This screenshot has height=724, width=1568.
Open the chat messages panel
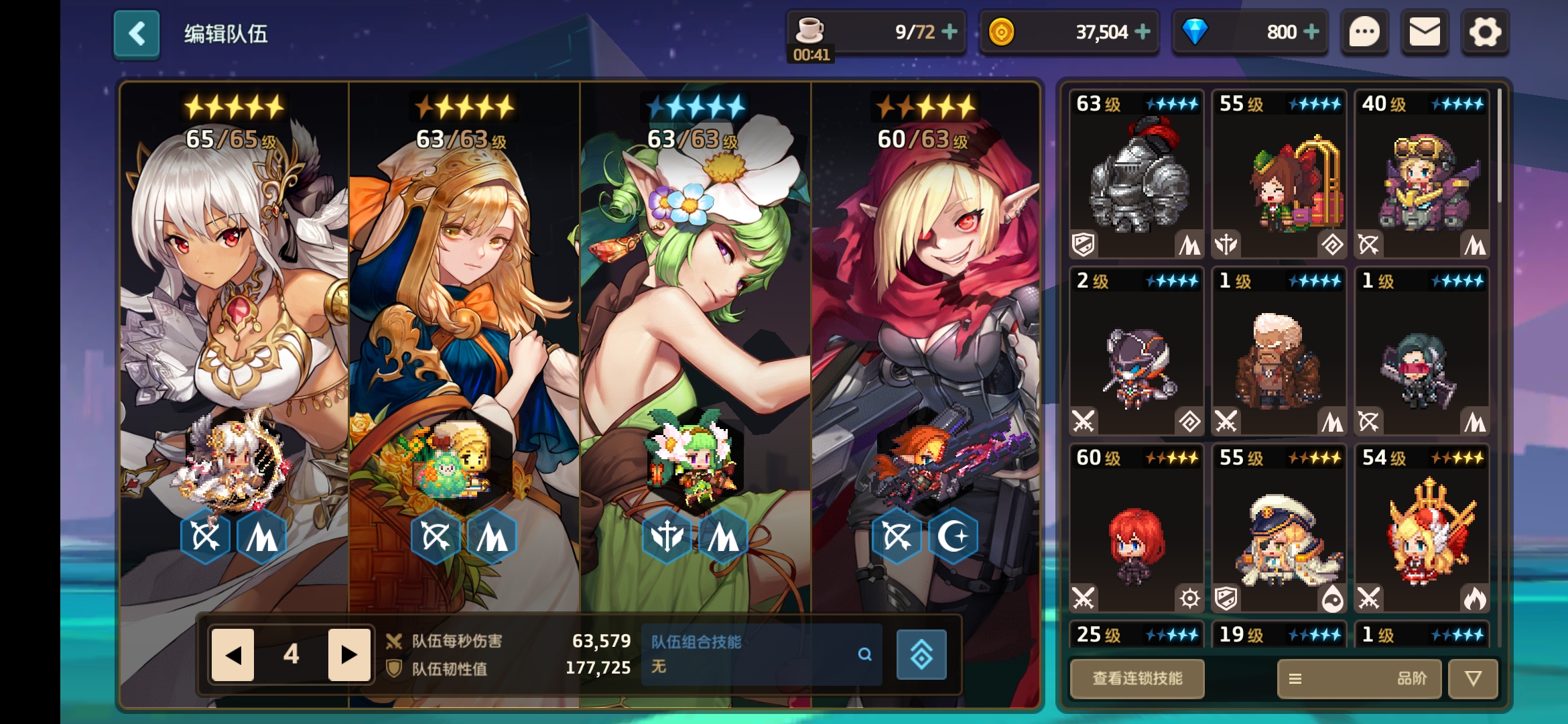point(1365,32)
